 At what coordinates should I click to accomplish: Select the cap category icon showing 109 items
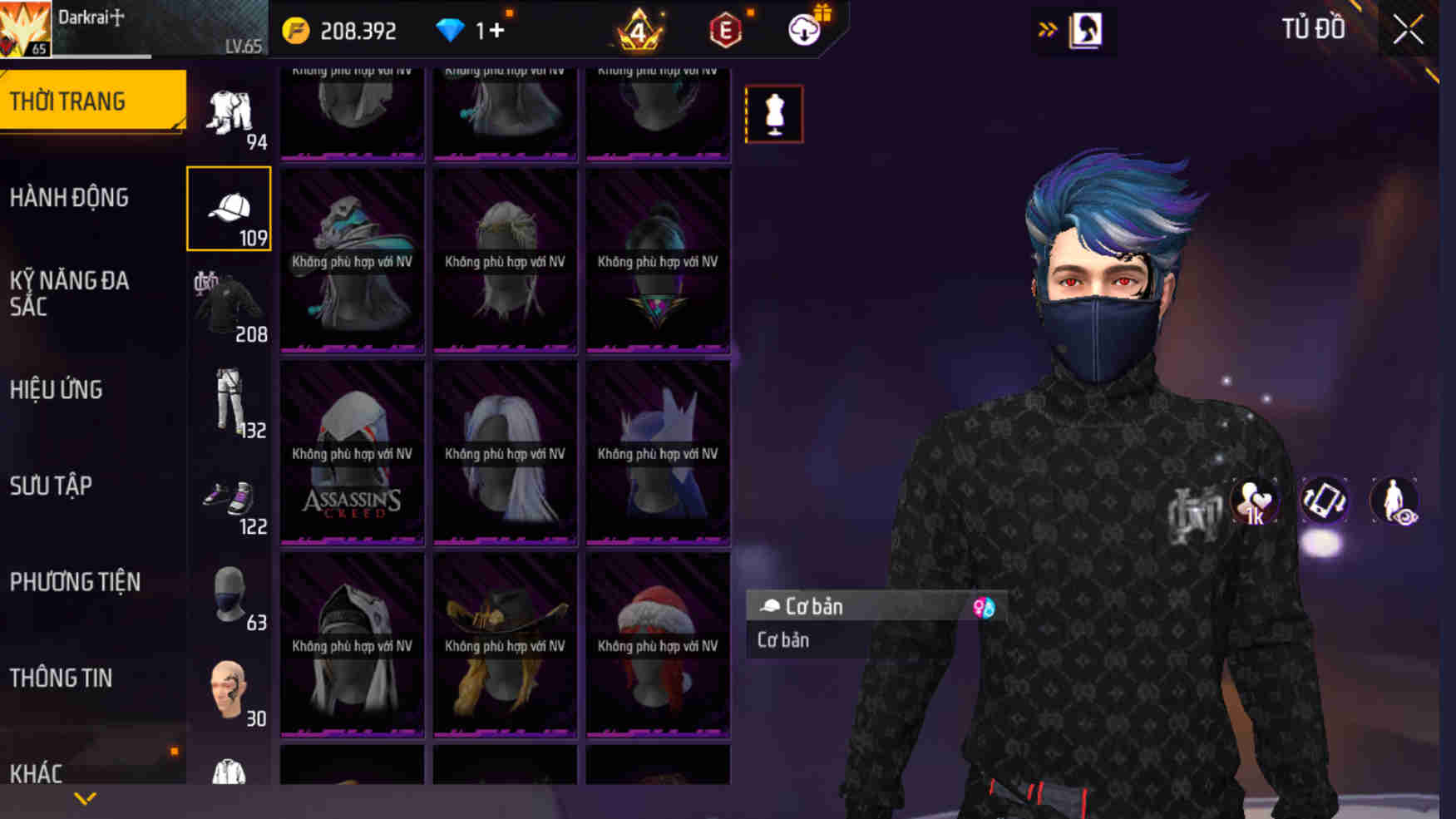230,206
